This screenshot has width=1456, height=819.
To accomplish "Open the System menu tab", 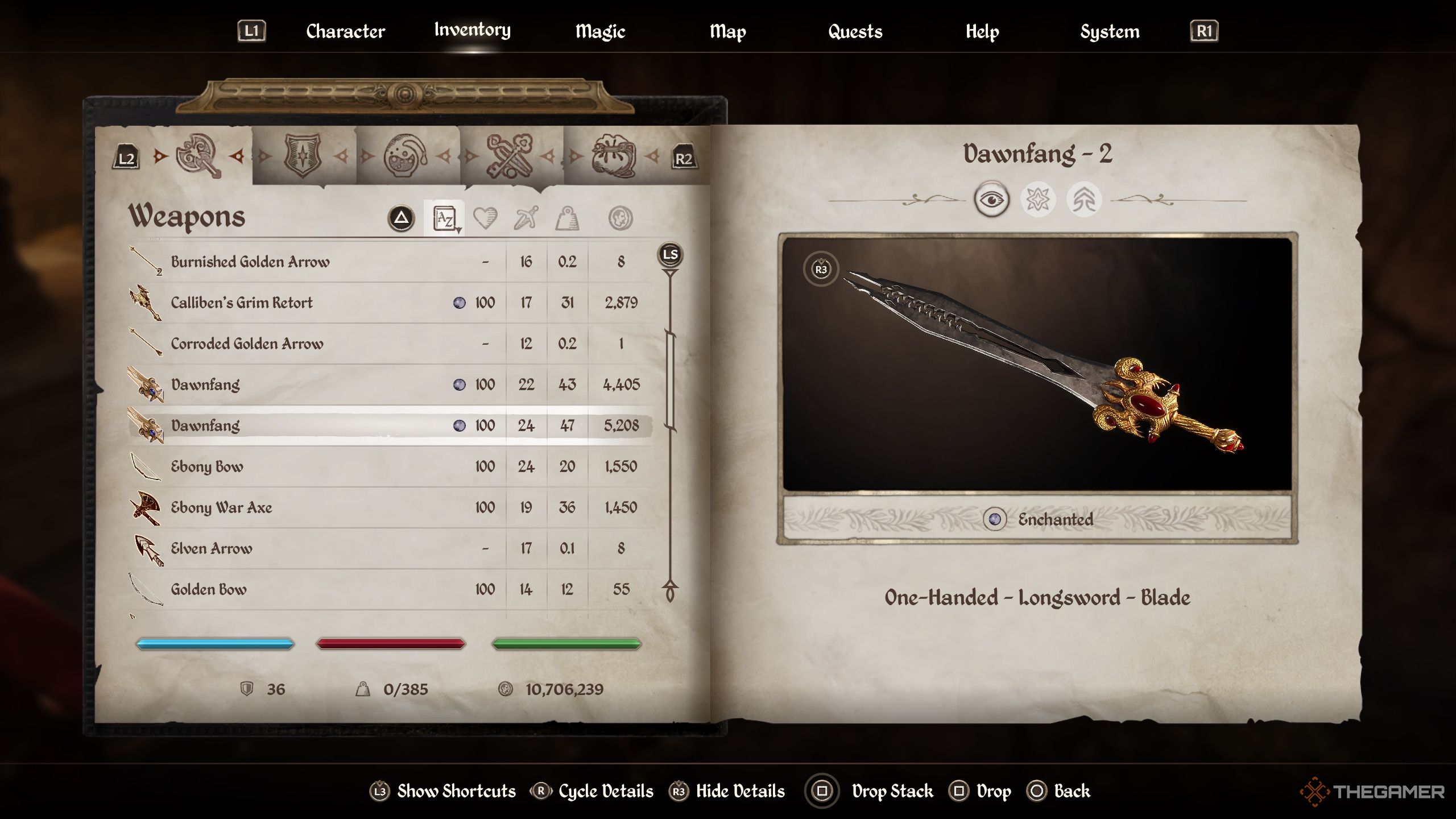I will [x=1110, y=31].
